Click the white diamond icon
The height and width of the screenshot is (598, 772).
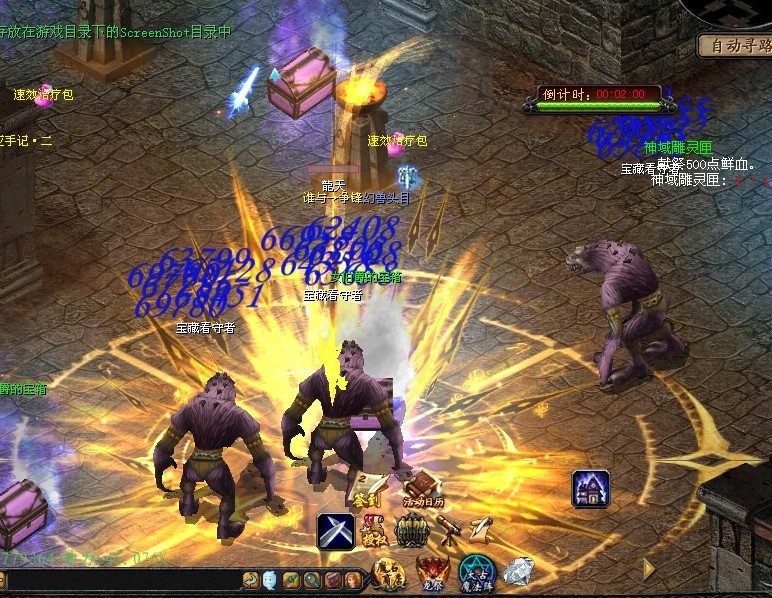pyautogui.click(x=517, y=573)
